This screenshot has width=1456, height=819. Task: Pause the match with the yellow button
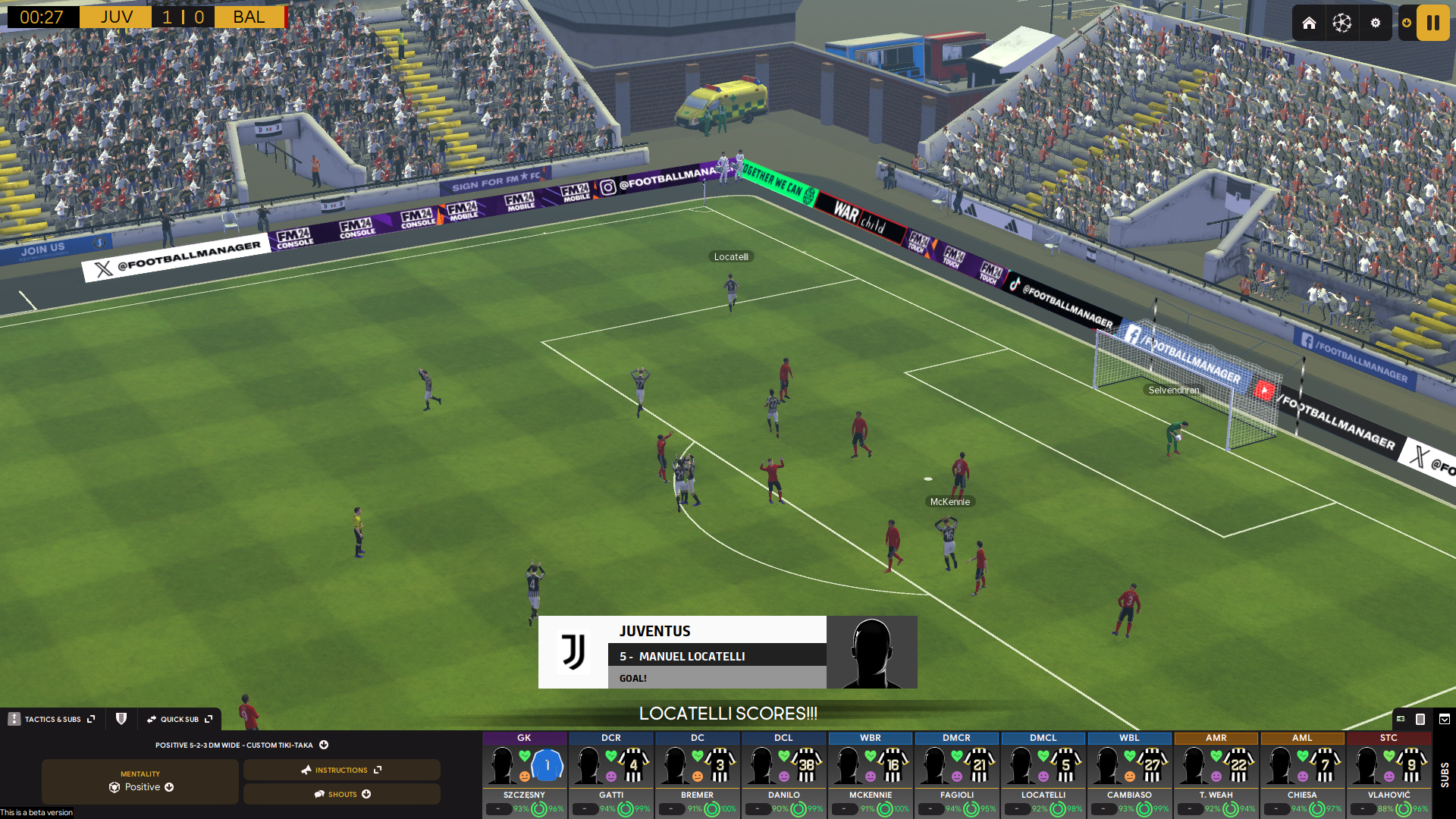pyautogui.click(x=1432, y=23)
